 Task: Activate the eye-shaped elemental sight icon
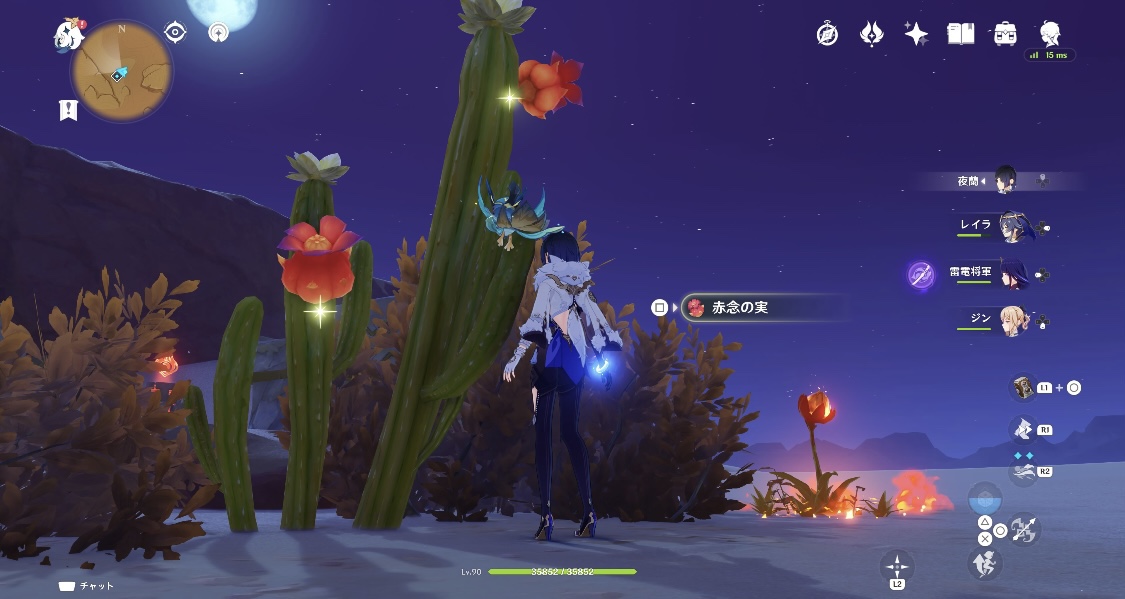pyautogui.click(x=176, y=32)
